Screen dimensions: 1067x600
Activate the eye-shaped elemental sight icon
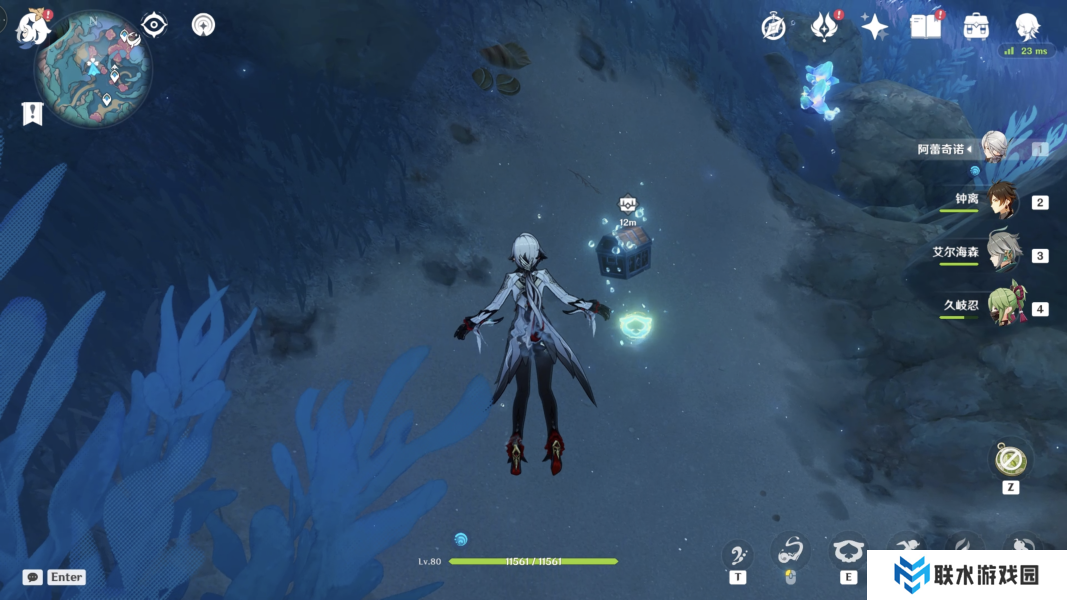154,25
